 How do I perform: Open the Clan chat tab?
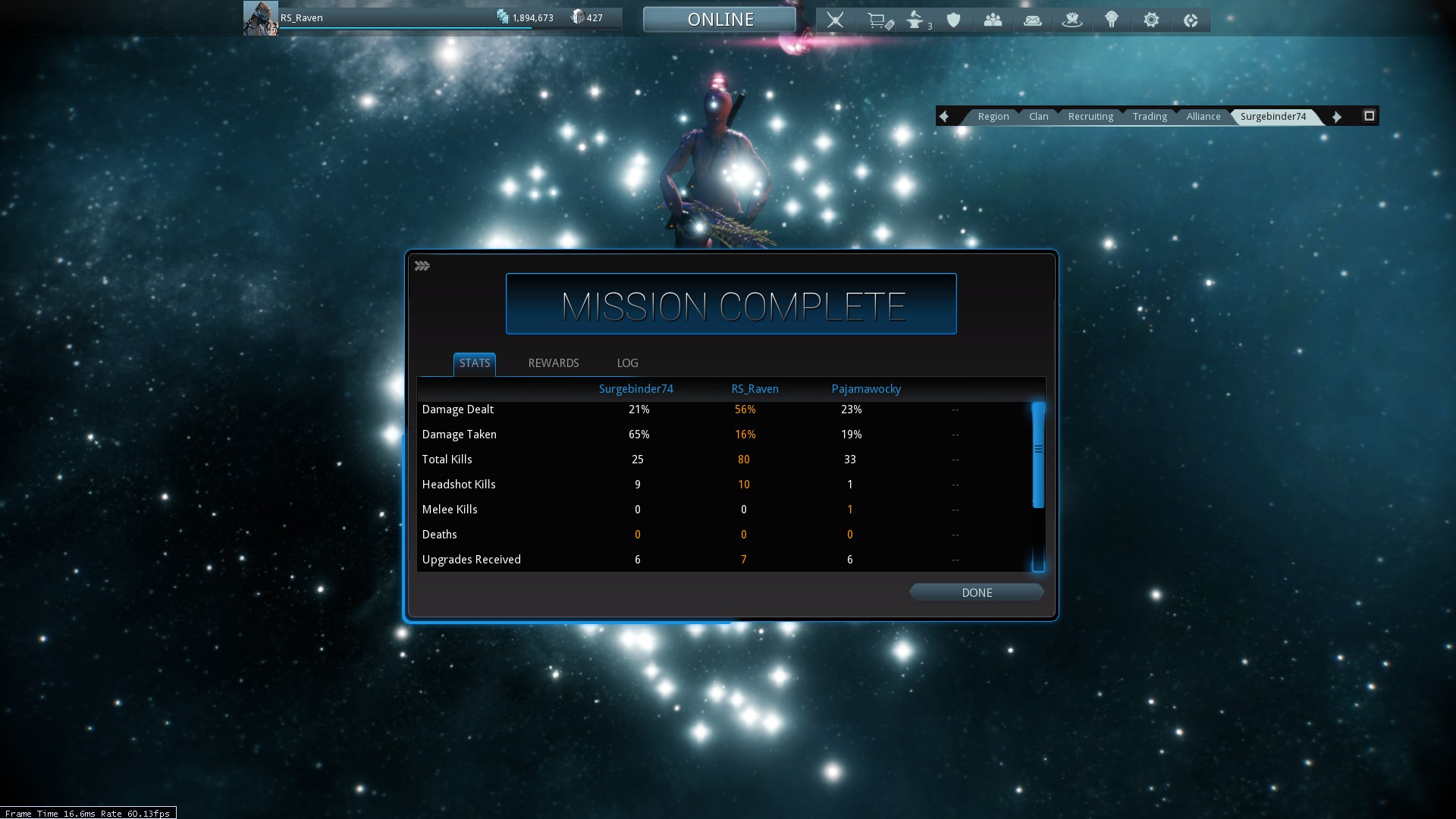coord(1038,116)
